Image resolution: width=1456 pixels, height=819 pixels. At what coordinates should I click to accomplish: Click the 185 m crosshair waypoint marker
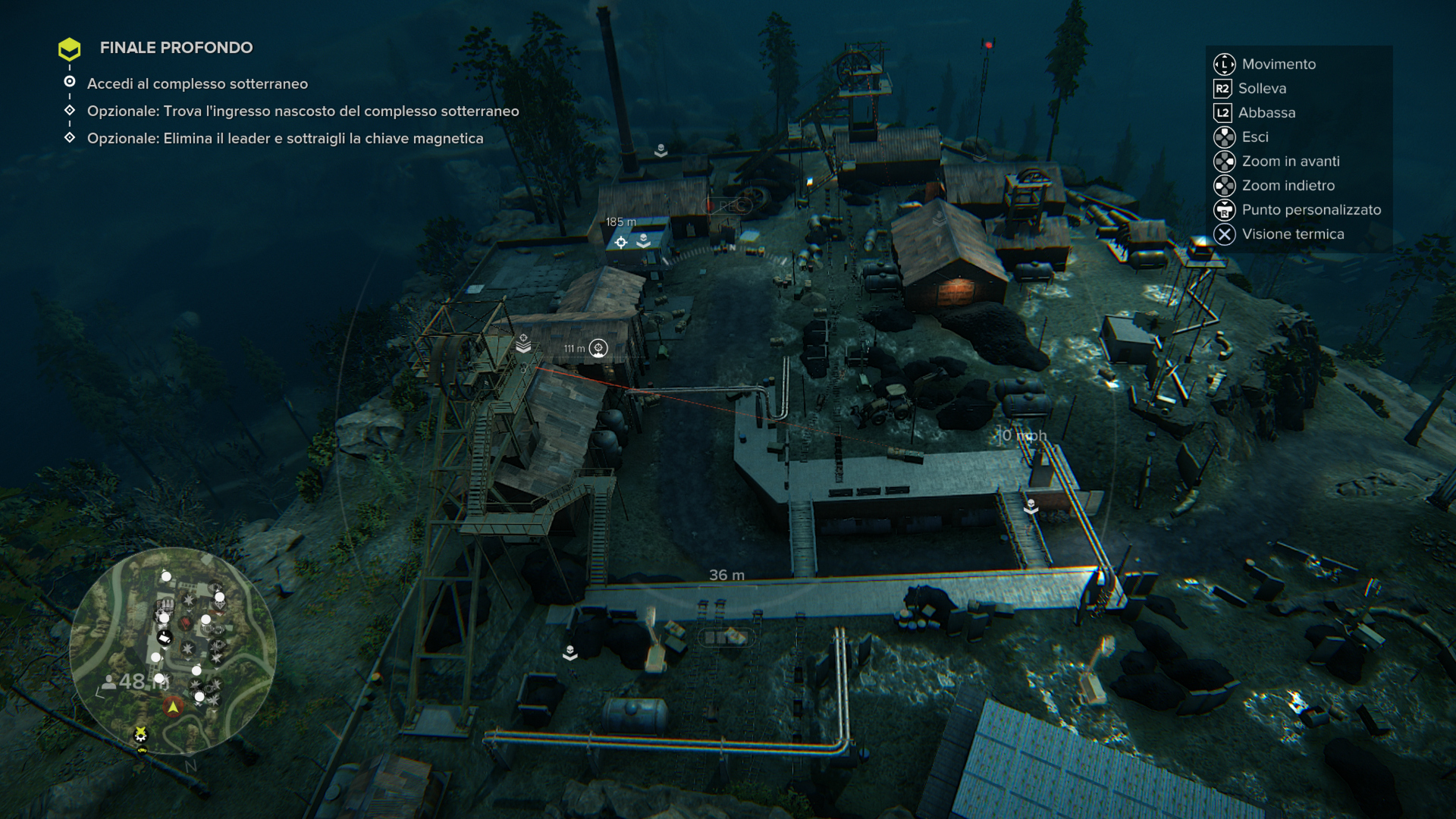[621, 242]
